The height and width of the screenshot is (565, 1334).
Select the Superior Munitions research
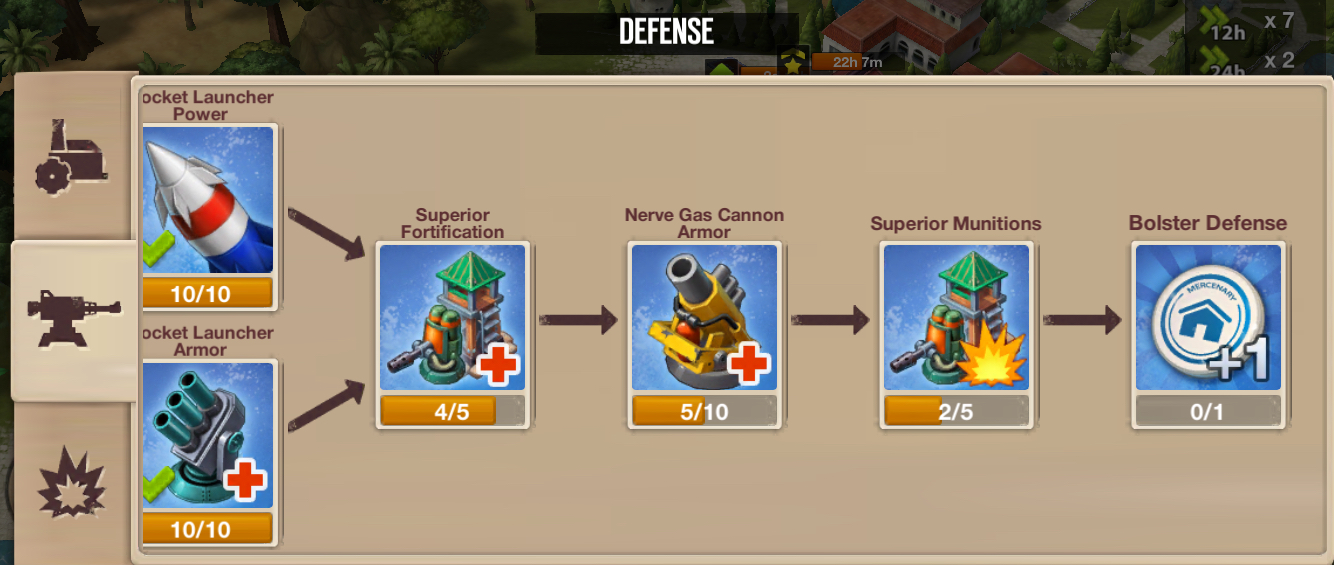click(x=956, y=318)
